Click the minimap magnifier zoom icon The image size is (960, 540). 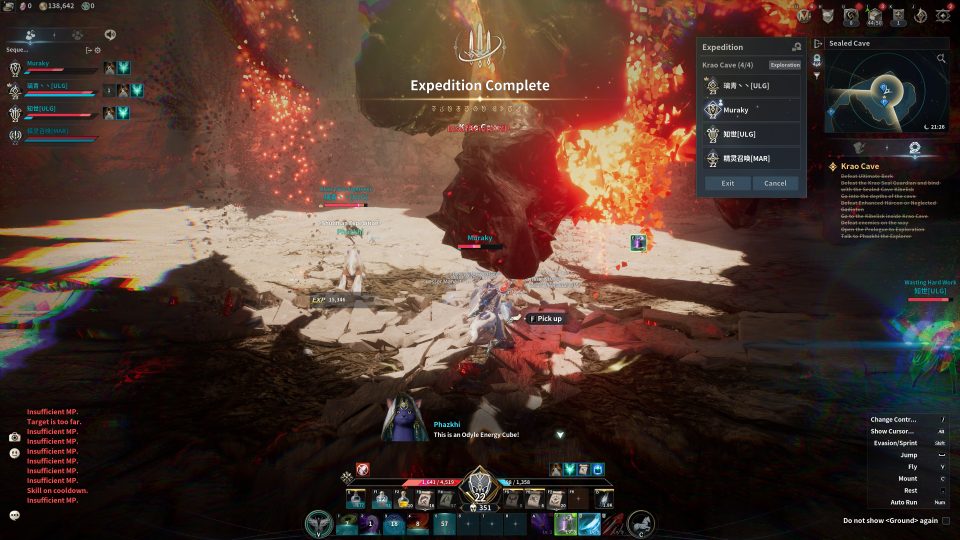(941, 59)
